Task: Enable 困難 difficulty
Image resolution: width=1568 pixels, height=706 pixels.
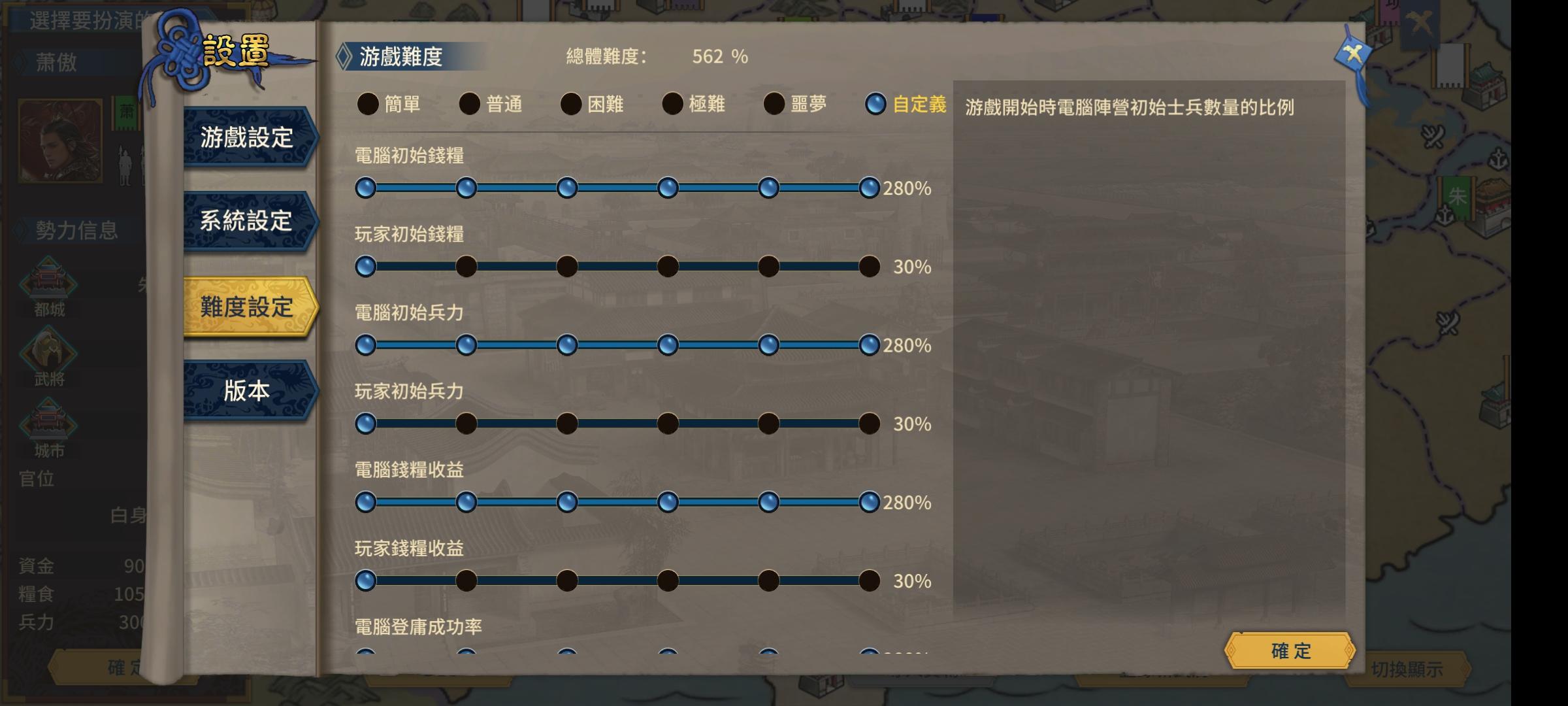Action: click(570, 103)
